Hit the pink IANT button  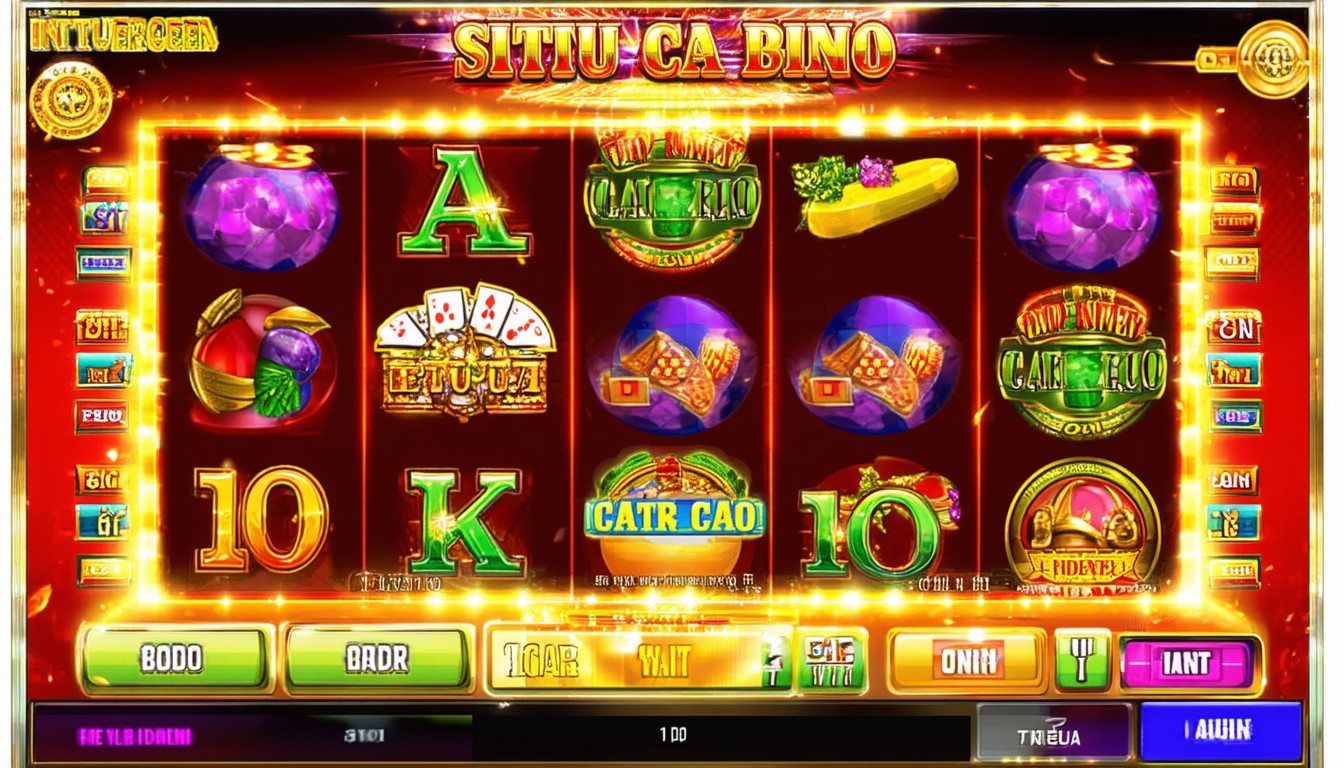pos(1189,663)
